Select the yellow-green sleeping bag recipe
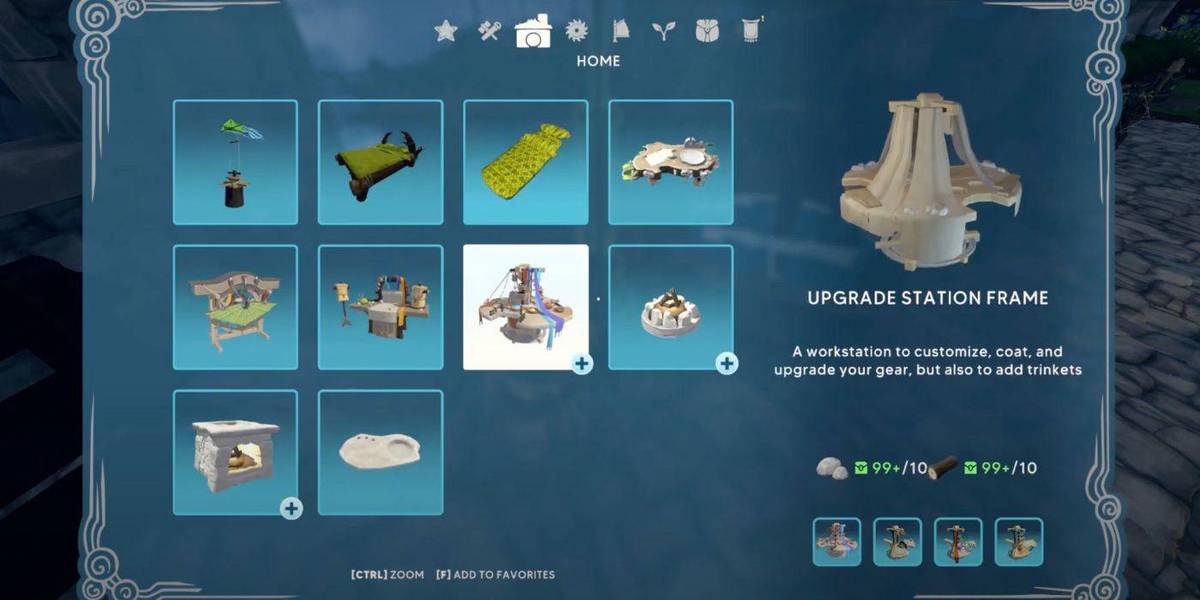The width and height of the screenshot is (1200, 600). coord(525,162)
